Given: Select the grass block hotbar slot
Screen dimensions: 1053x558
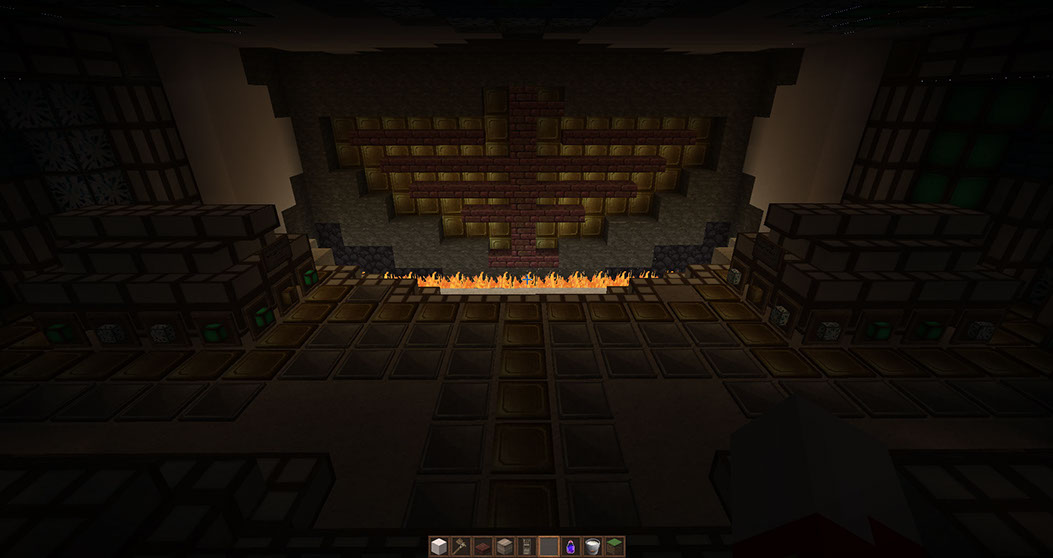Looking at the screenshot, I should point(615,546).
